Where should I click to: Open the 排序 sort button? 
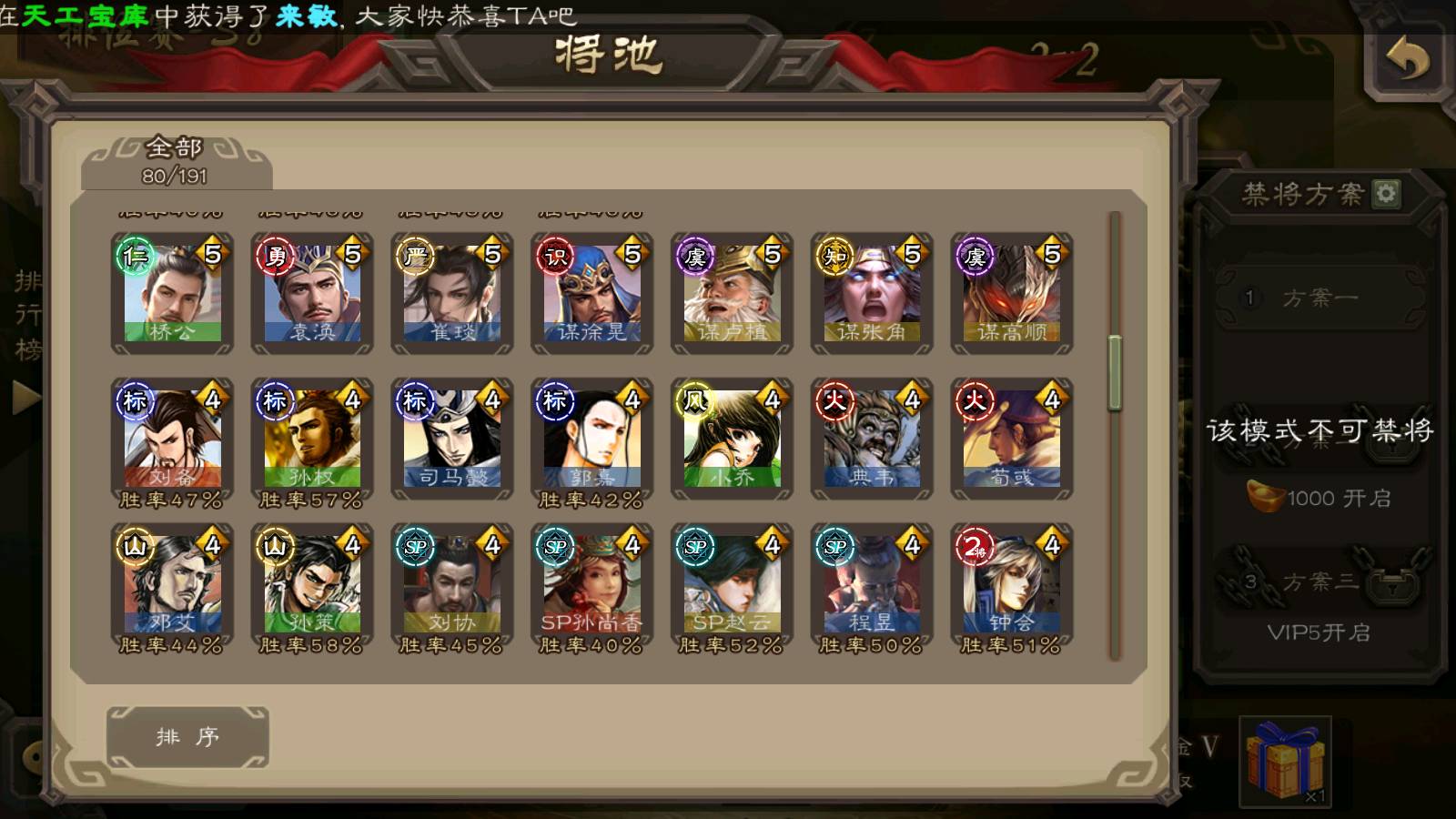[187, 736]
